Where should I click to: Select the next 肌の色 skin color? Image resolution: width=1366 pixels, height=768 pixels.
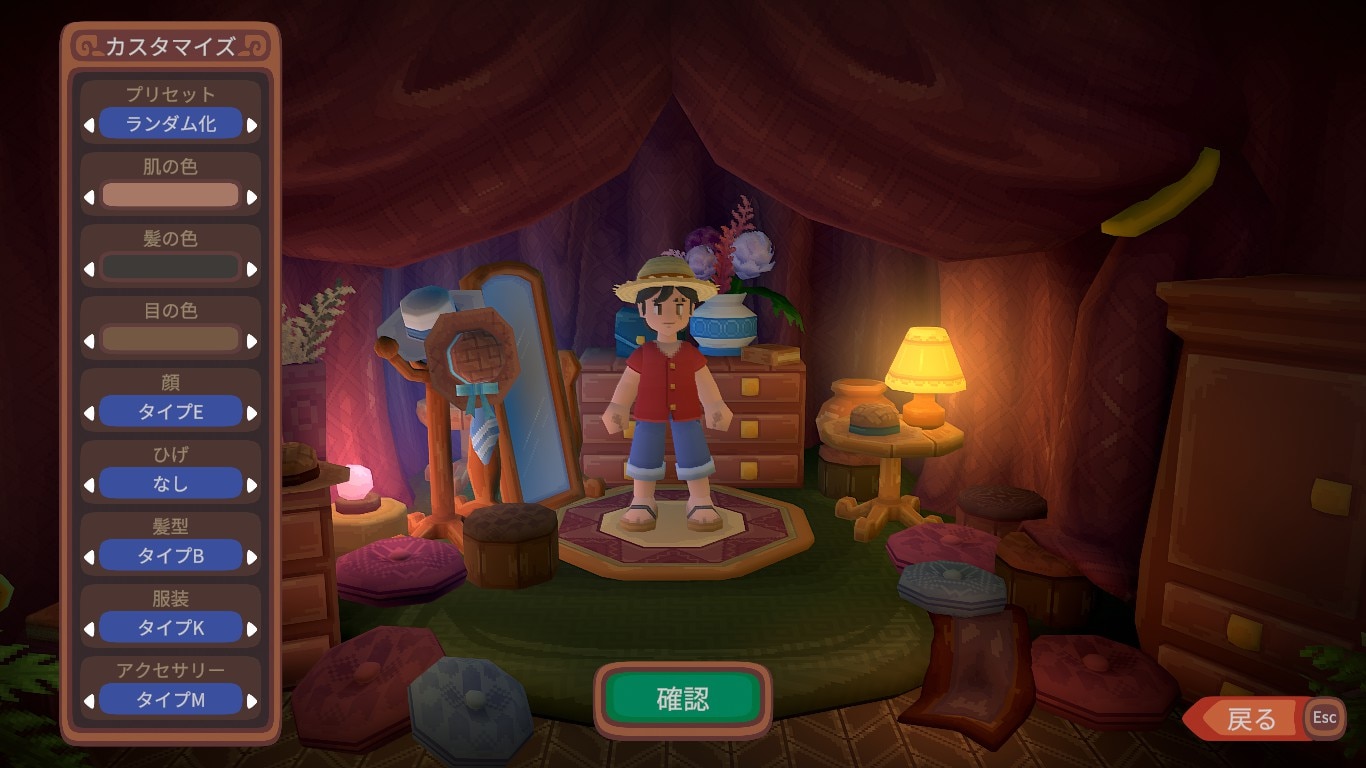click(249, 195)
